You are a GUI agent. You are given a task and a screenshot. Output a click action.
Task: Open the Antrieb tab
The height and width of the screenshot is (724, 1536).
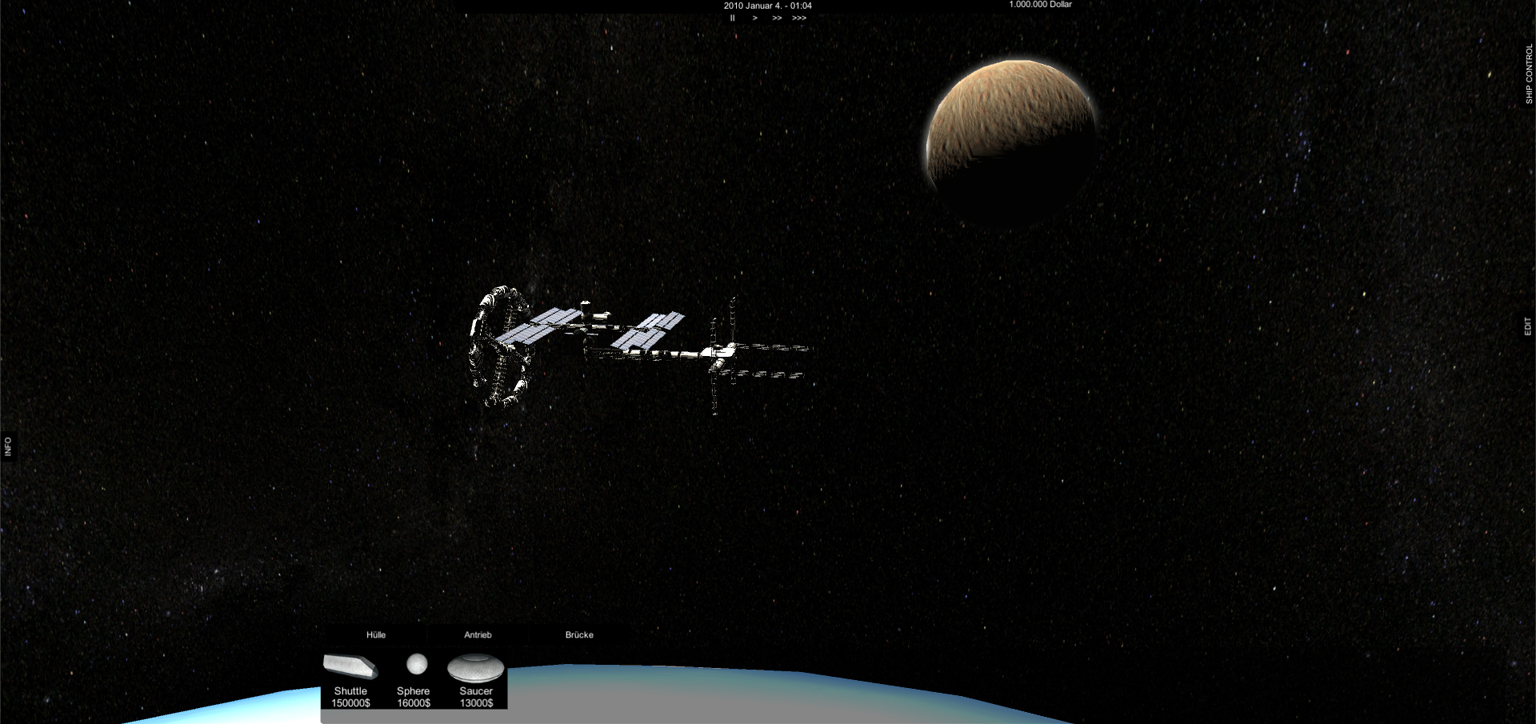tap(478, 635)
